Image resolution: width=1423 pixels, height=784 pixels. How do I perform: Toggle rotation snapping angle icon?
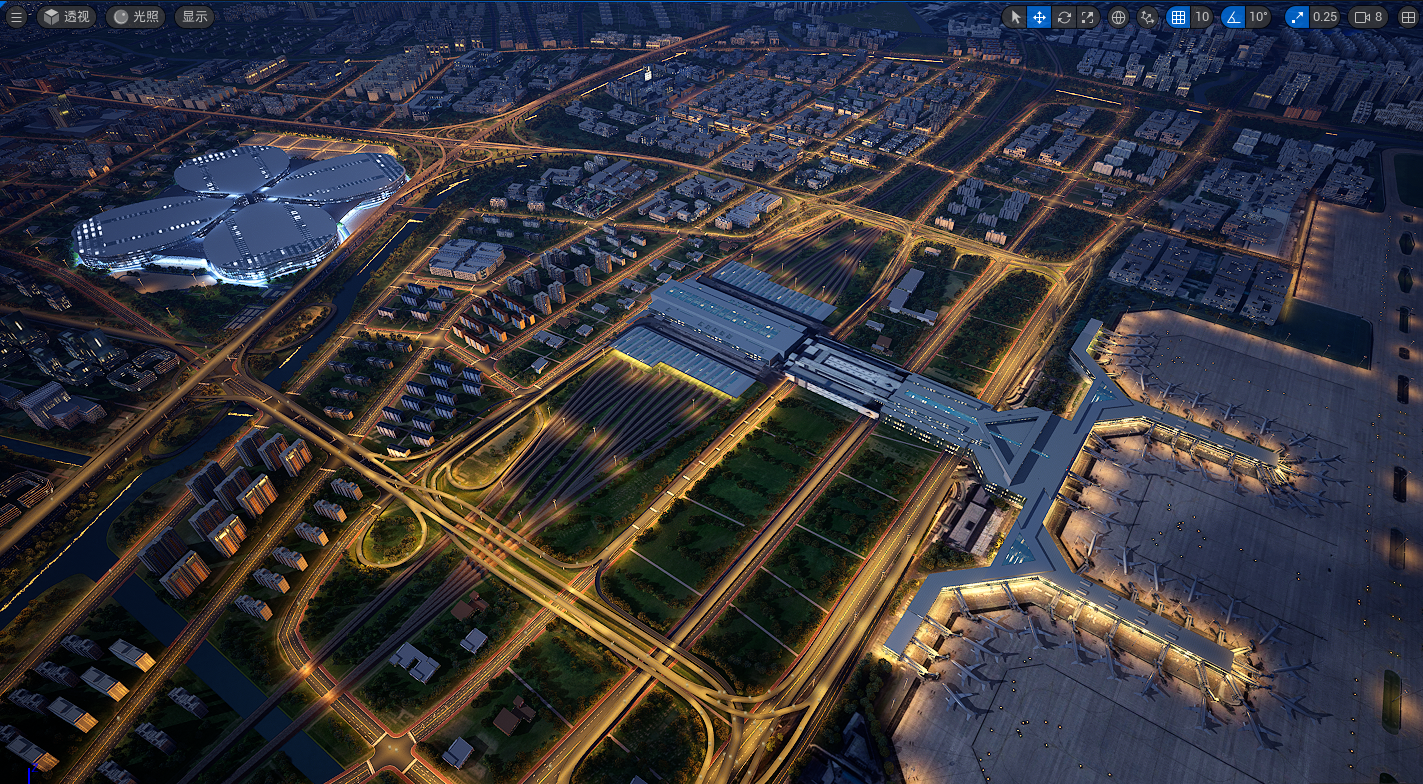(1233, 17)
